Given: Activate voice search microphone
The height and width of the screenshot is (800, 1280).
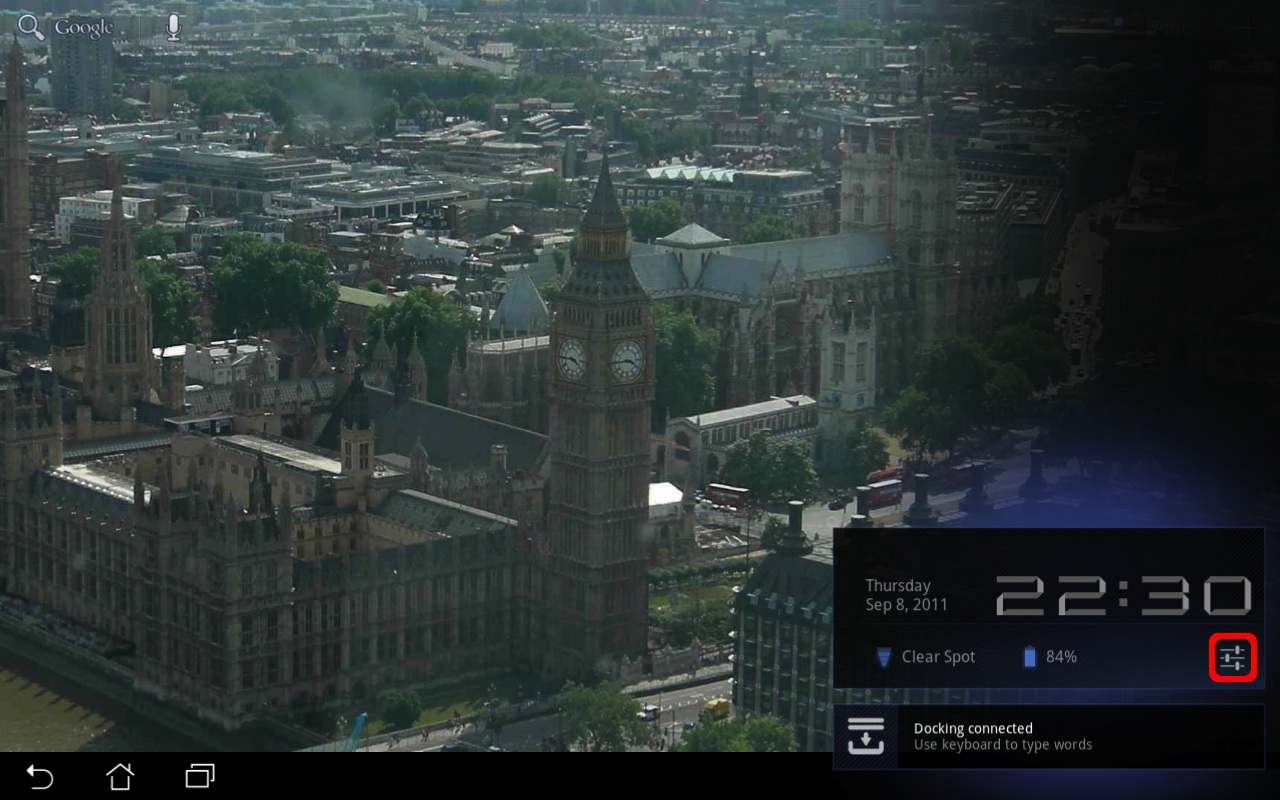Looking at the screenshot, I should point(174,28).
